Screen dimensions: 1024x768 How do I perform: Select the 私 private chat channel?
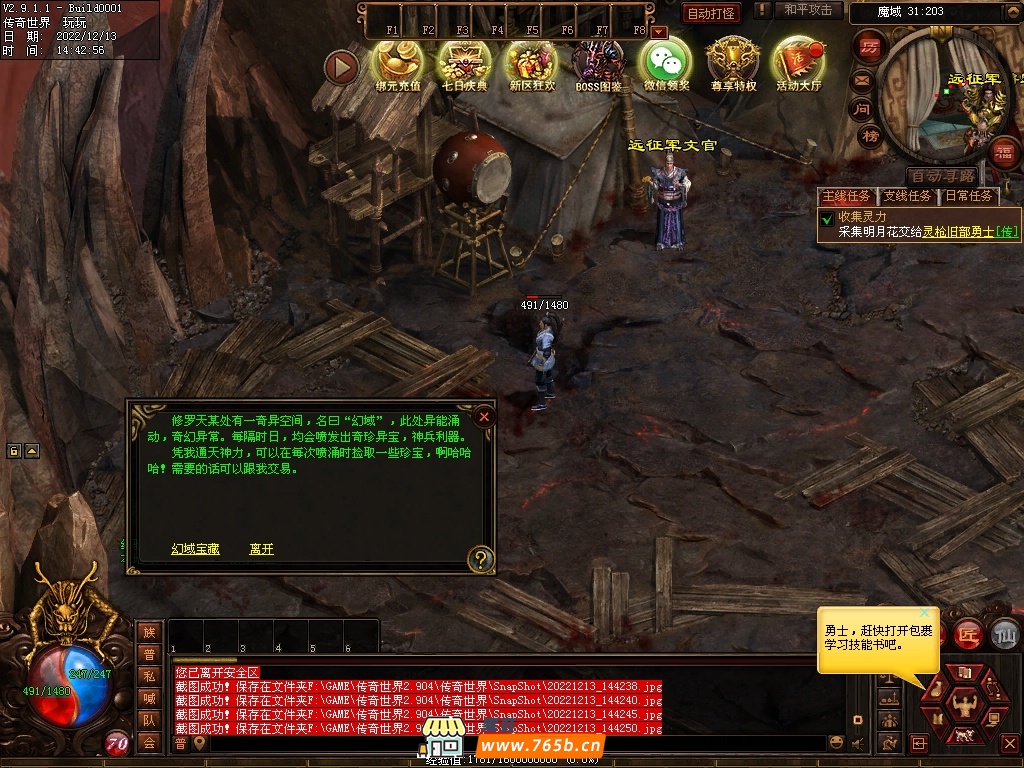tap(149, 675)
